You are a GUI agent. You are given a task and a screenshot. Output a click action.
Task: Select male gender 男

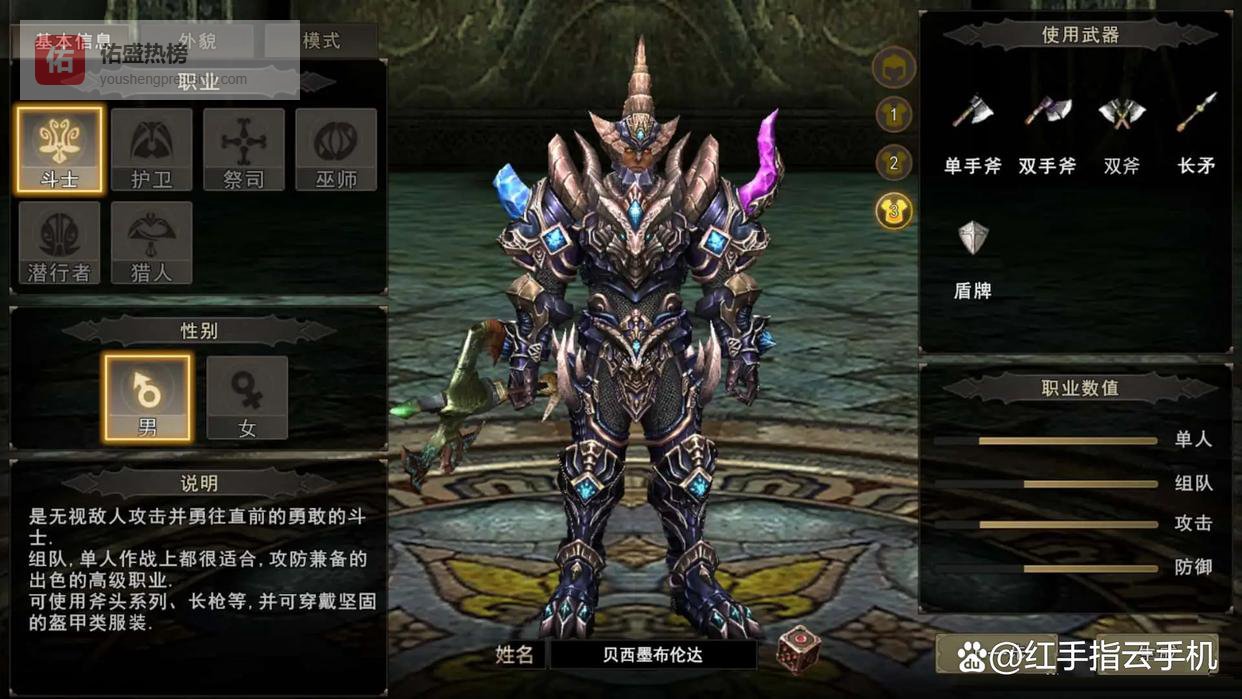point(147,397)
